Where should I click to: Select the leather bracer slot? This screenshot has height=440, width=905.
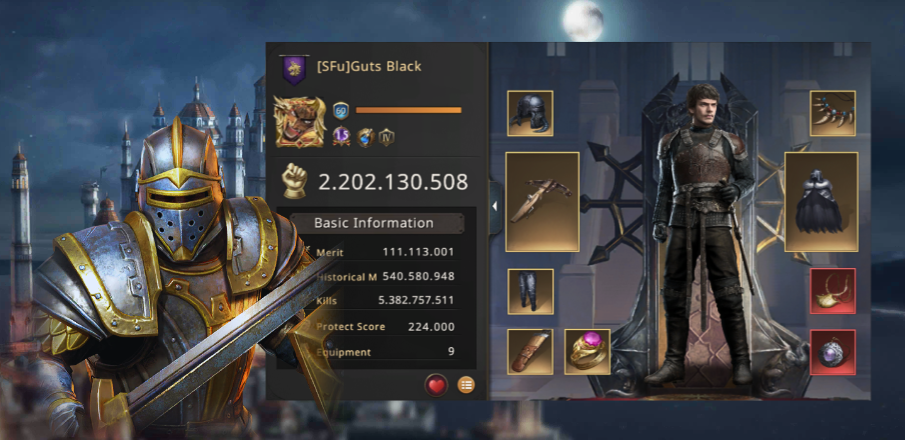[530, 351]
